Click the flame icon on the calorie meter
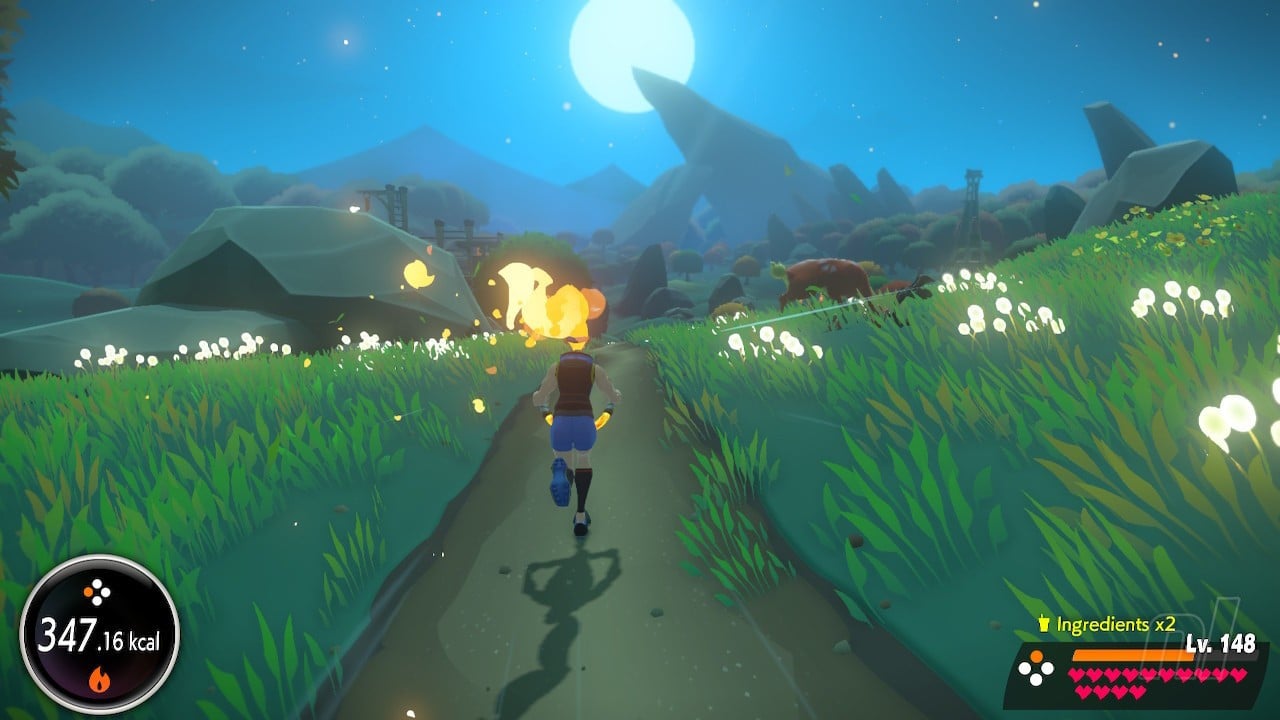Screen dimensions: 1280x720 (x=100, y=679)
